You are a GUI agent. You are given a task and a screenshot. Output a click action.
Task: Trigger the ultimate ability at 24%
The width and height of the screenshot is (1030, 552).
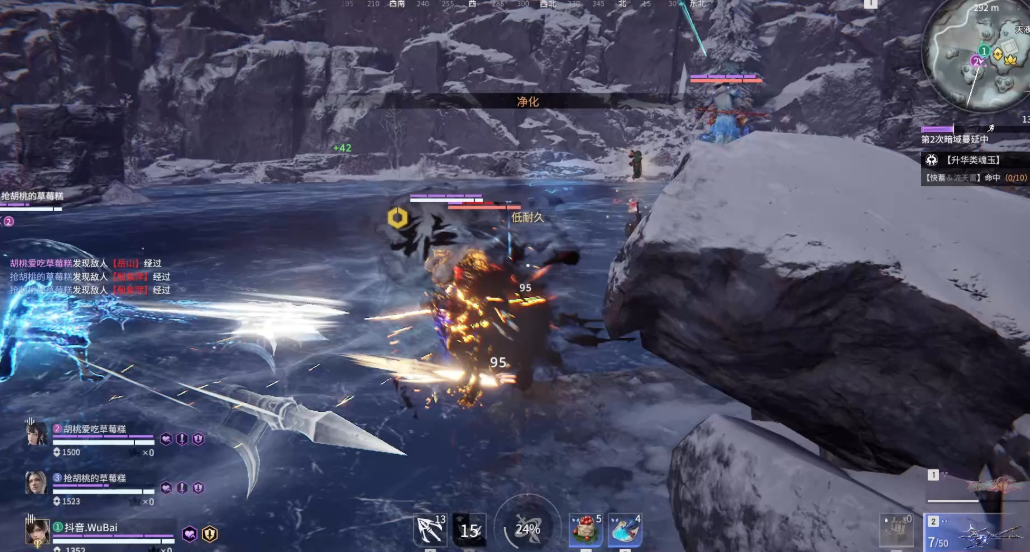527,527
